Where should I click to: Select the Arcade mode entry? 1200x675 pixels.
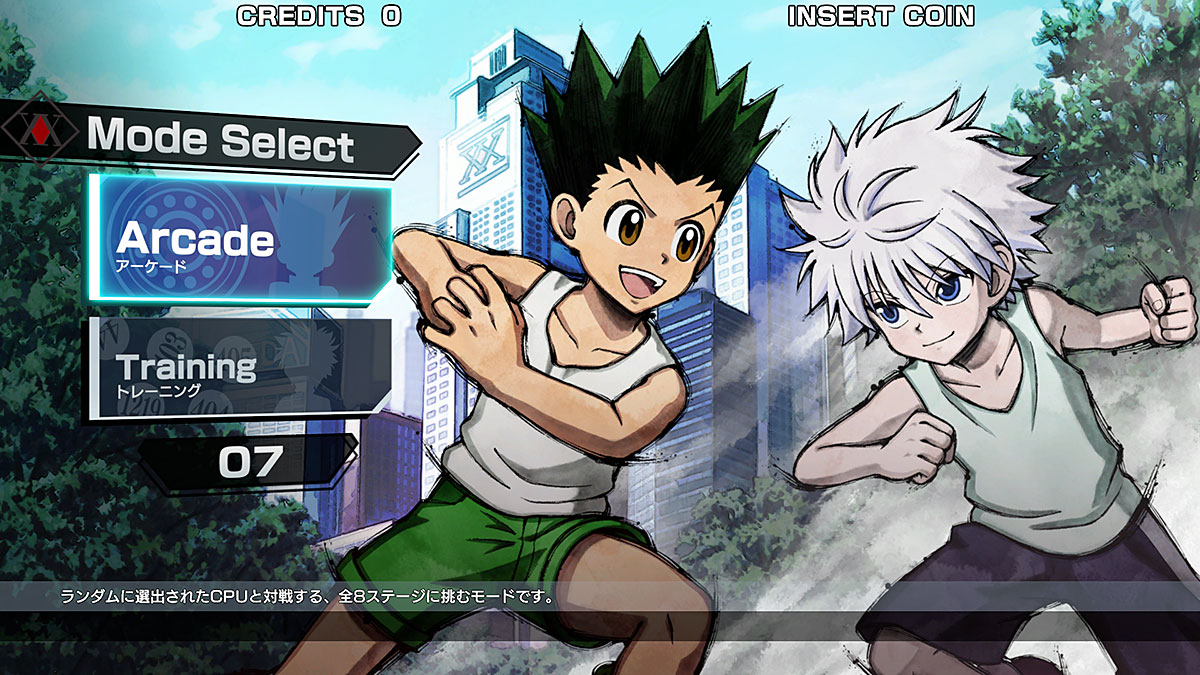point(238,239)
